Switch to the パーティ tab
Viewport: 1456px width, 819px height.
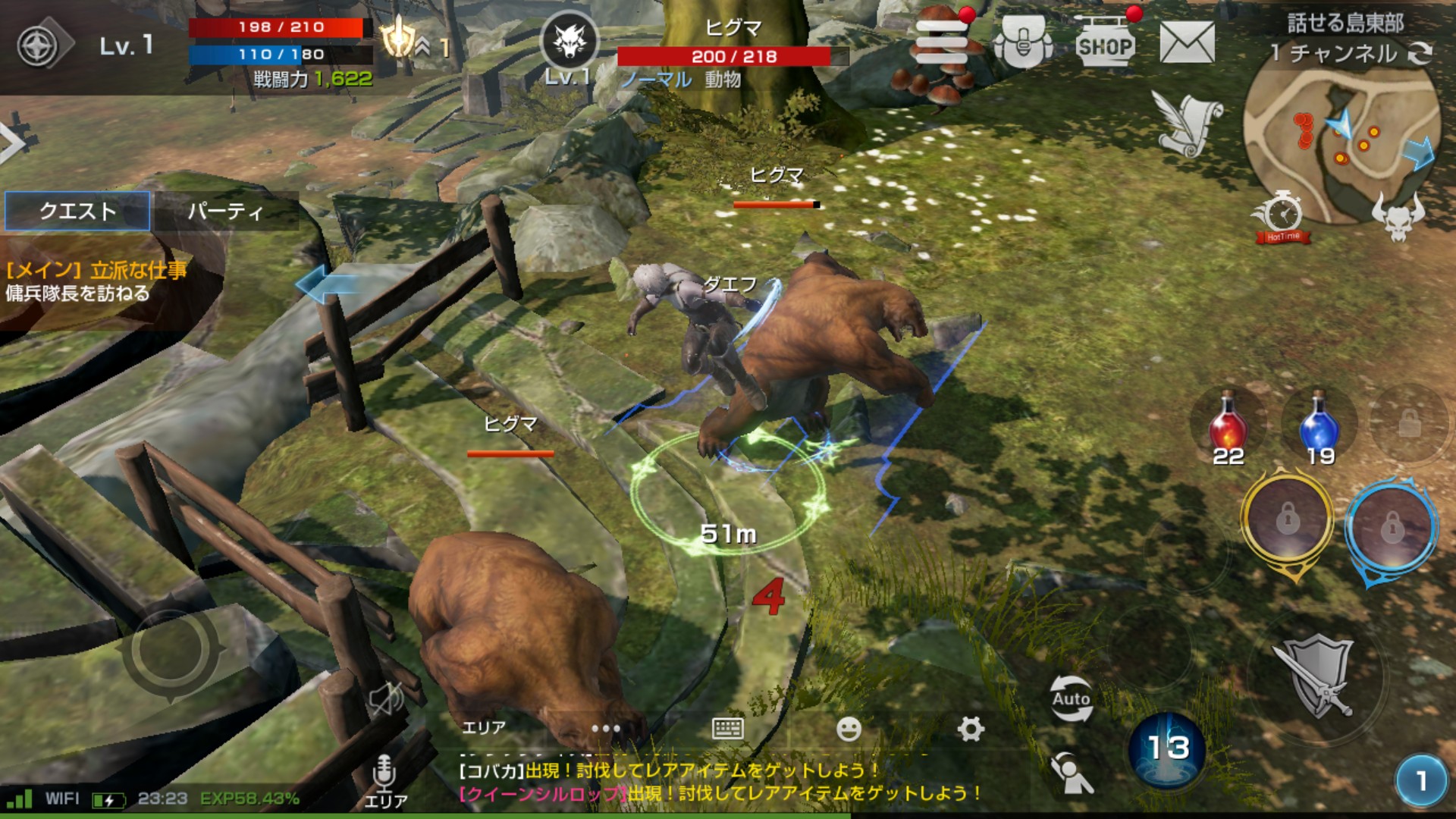pos(225,211)
